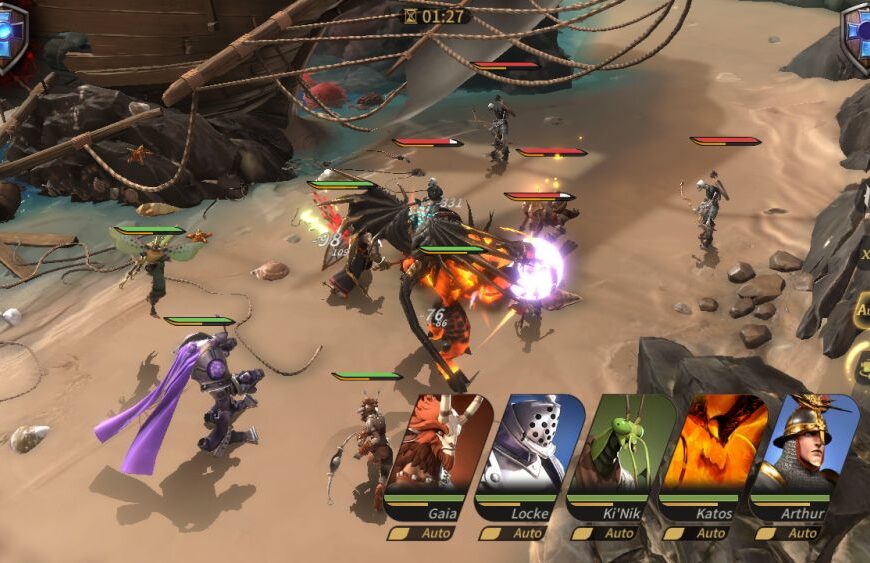Image resolution: width=870 pixels, height=563 pixels.
Task: Switch Auto setting for Ki'Nik
Action: point(609,534)
